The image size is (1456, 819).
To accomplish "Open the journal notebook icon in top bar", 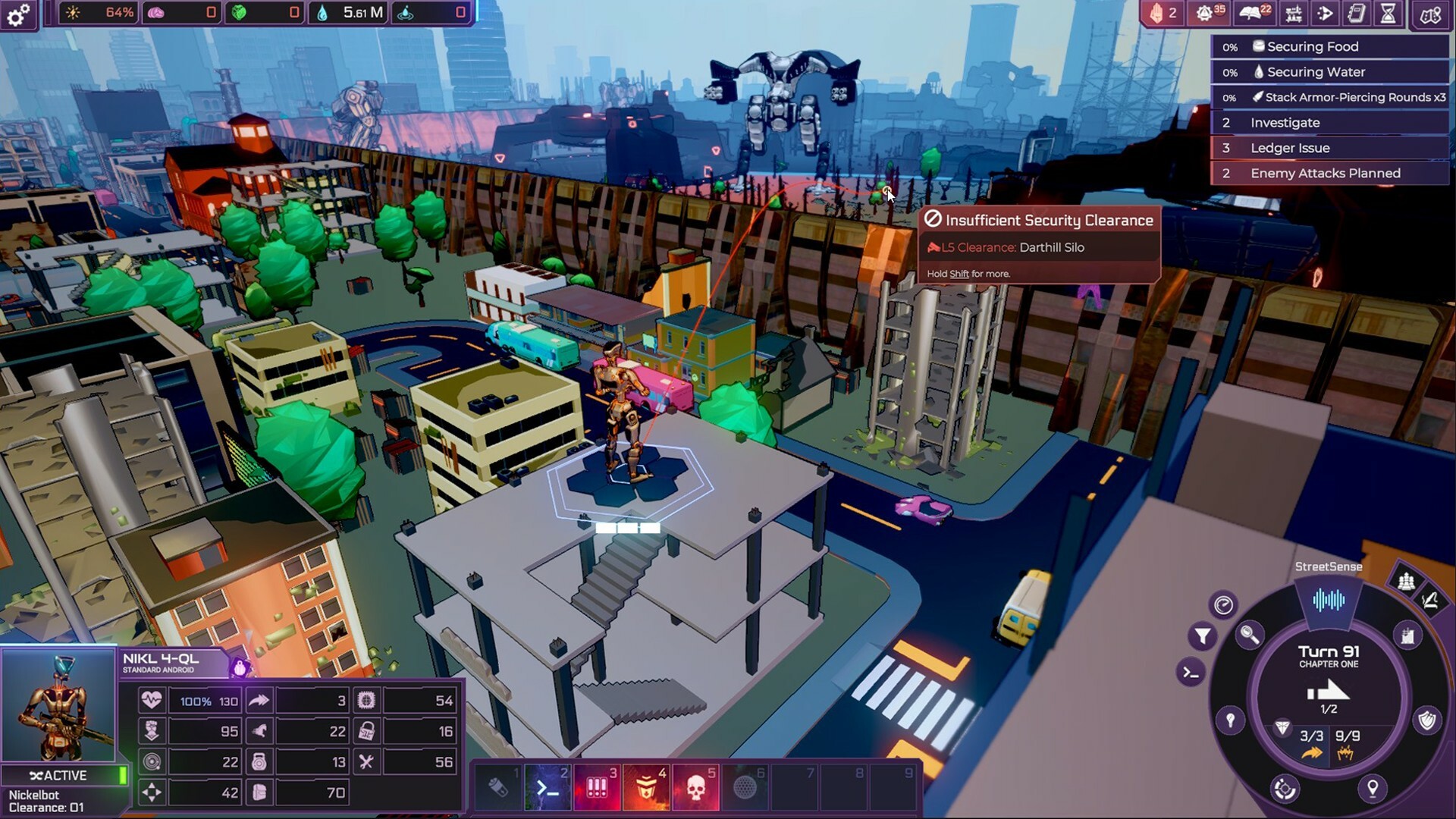I will coord(1356,14).
